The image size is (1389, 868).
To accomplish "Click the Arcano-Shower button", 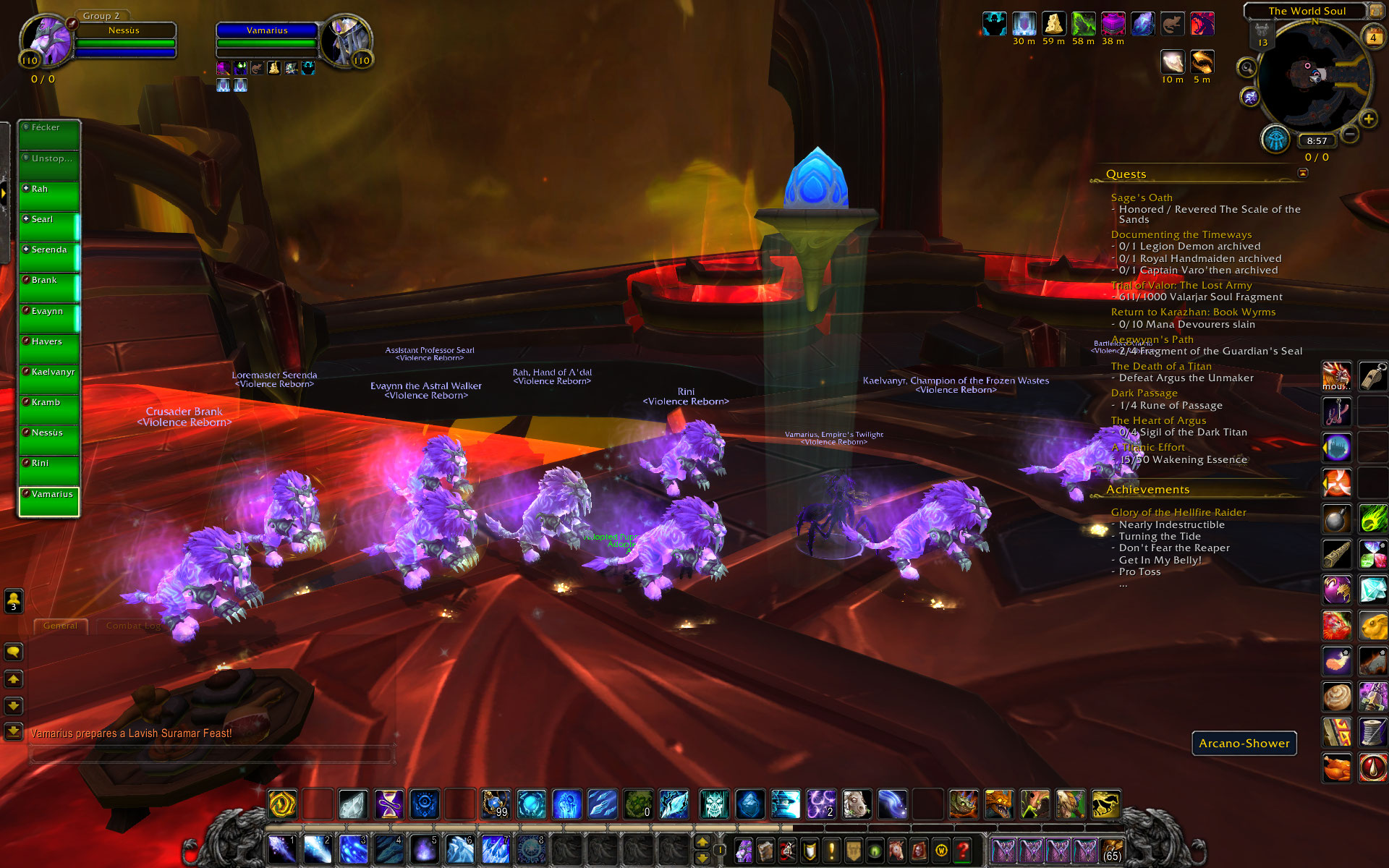I will pos(1244,743).
